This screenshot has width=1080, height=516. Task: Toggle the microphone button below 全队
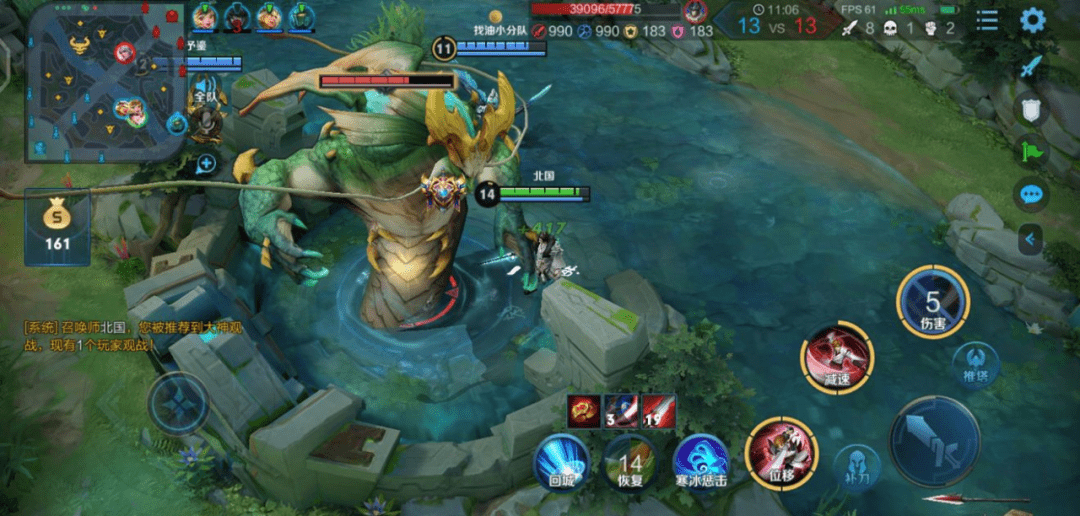click(x=206, y=124)
